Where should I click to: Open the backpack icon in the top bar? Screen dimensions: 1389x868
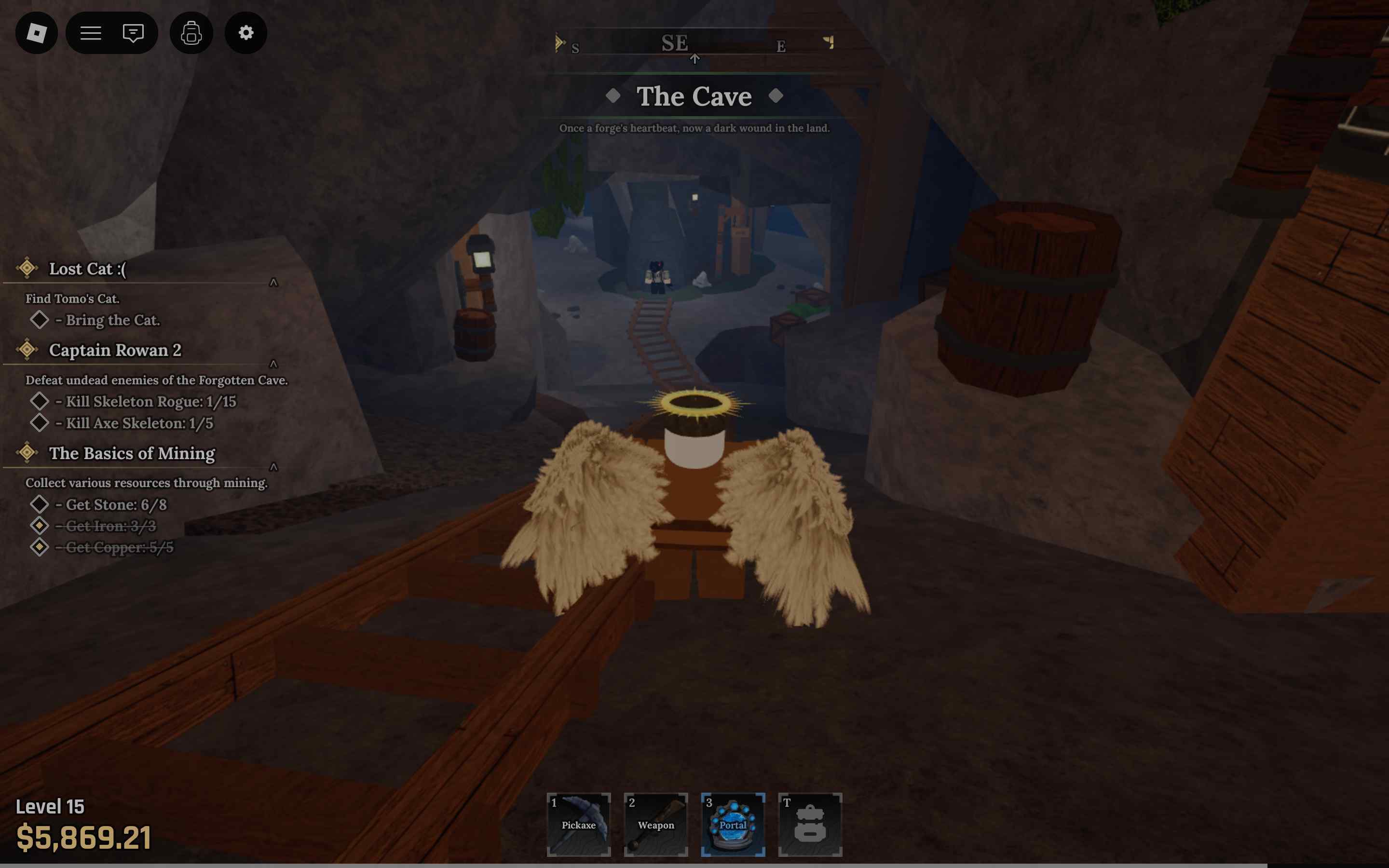191,33
